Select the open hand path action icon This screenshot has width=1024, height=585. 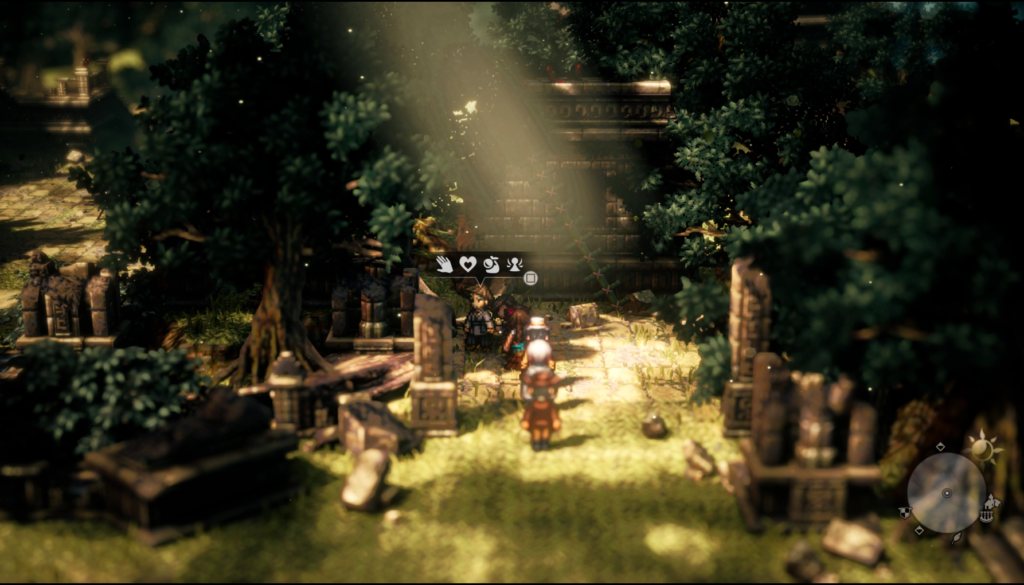pyautogui.click(x=444, y=264)
